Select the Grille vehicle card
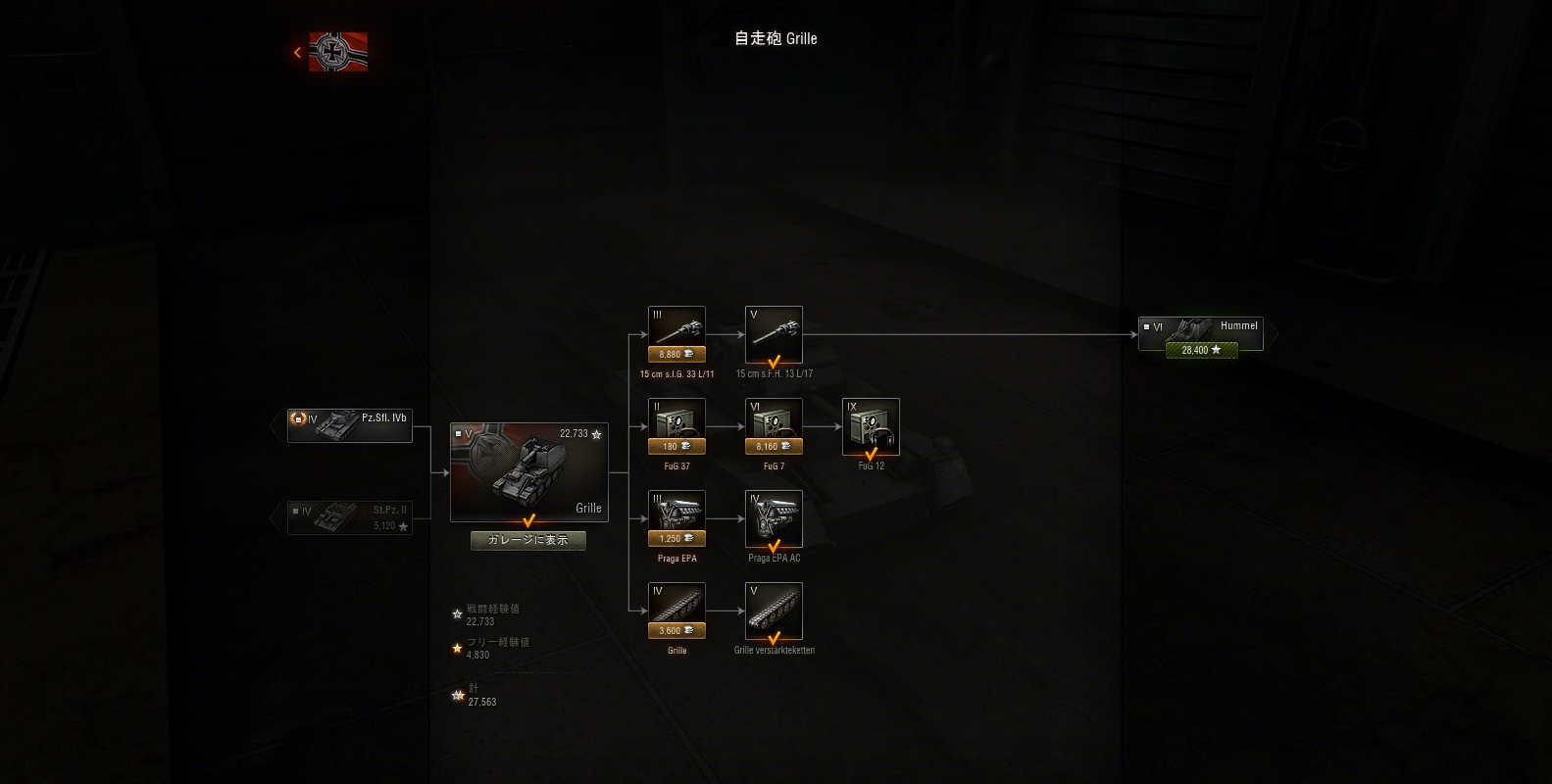The image size is (1552, 784). click(x=529, y=472)
